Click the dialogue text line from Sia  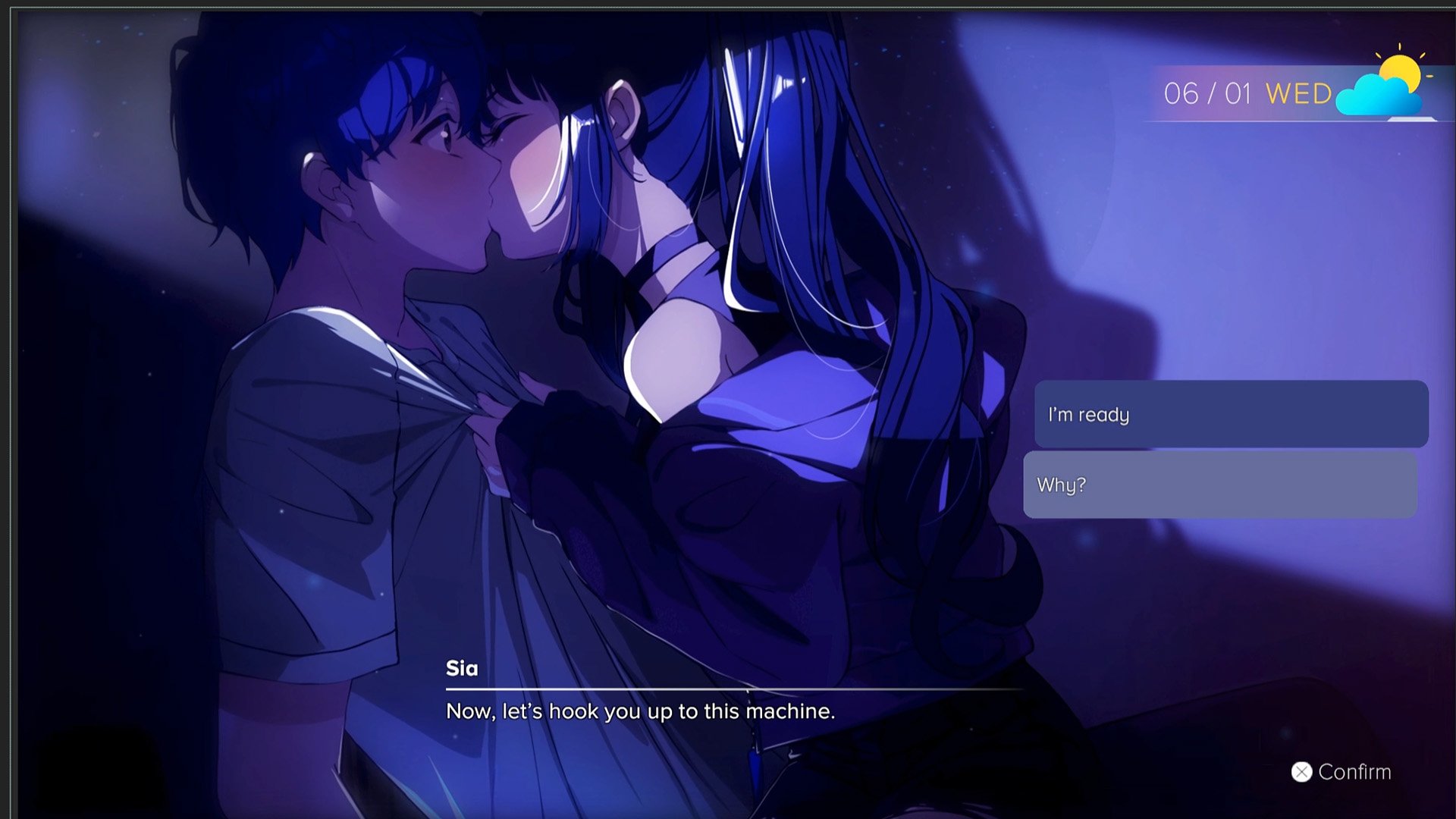click(639, 711)
